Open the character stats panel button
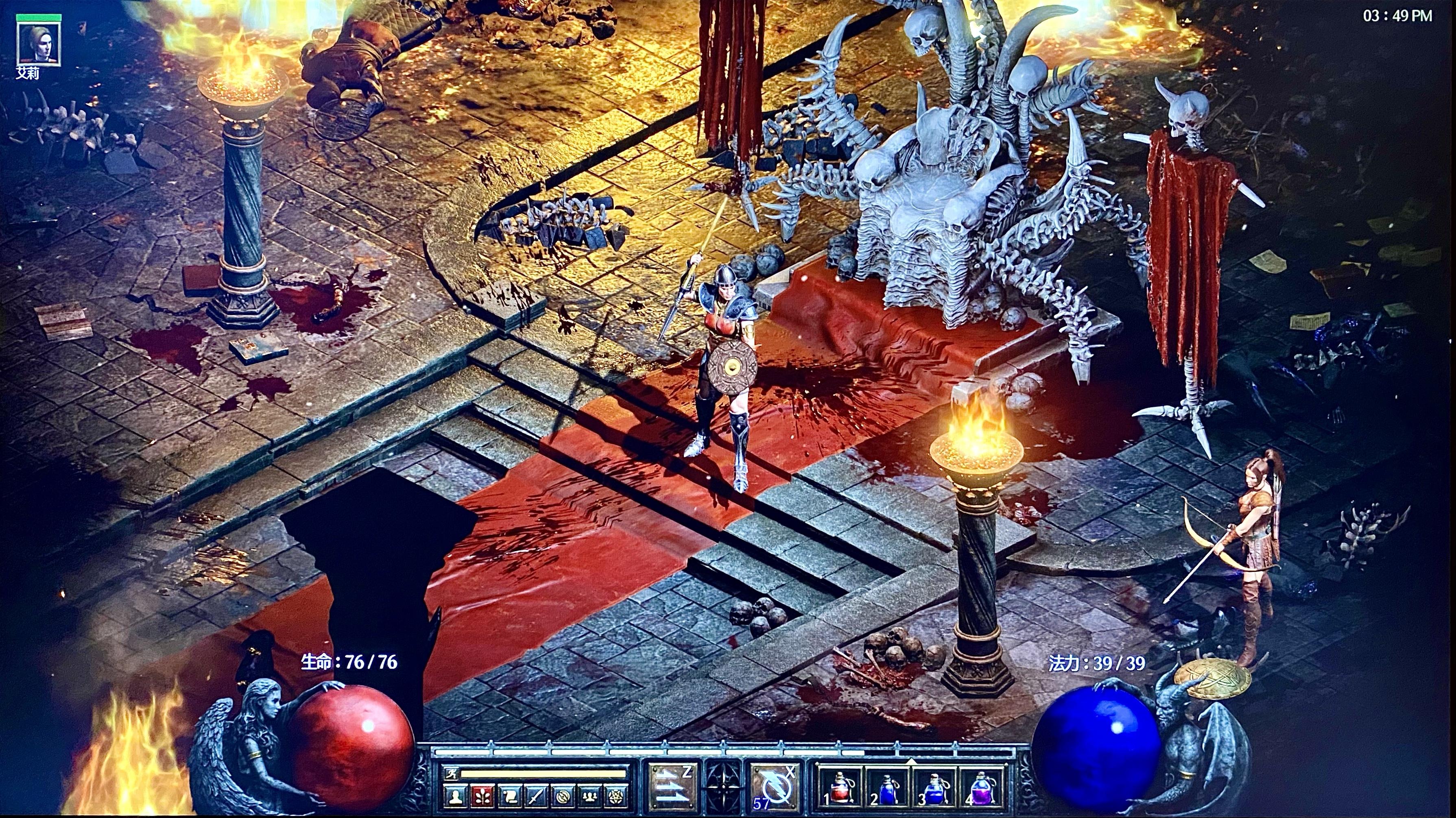 (x=454, y=797)
